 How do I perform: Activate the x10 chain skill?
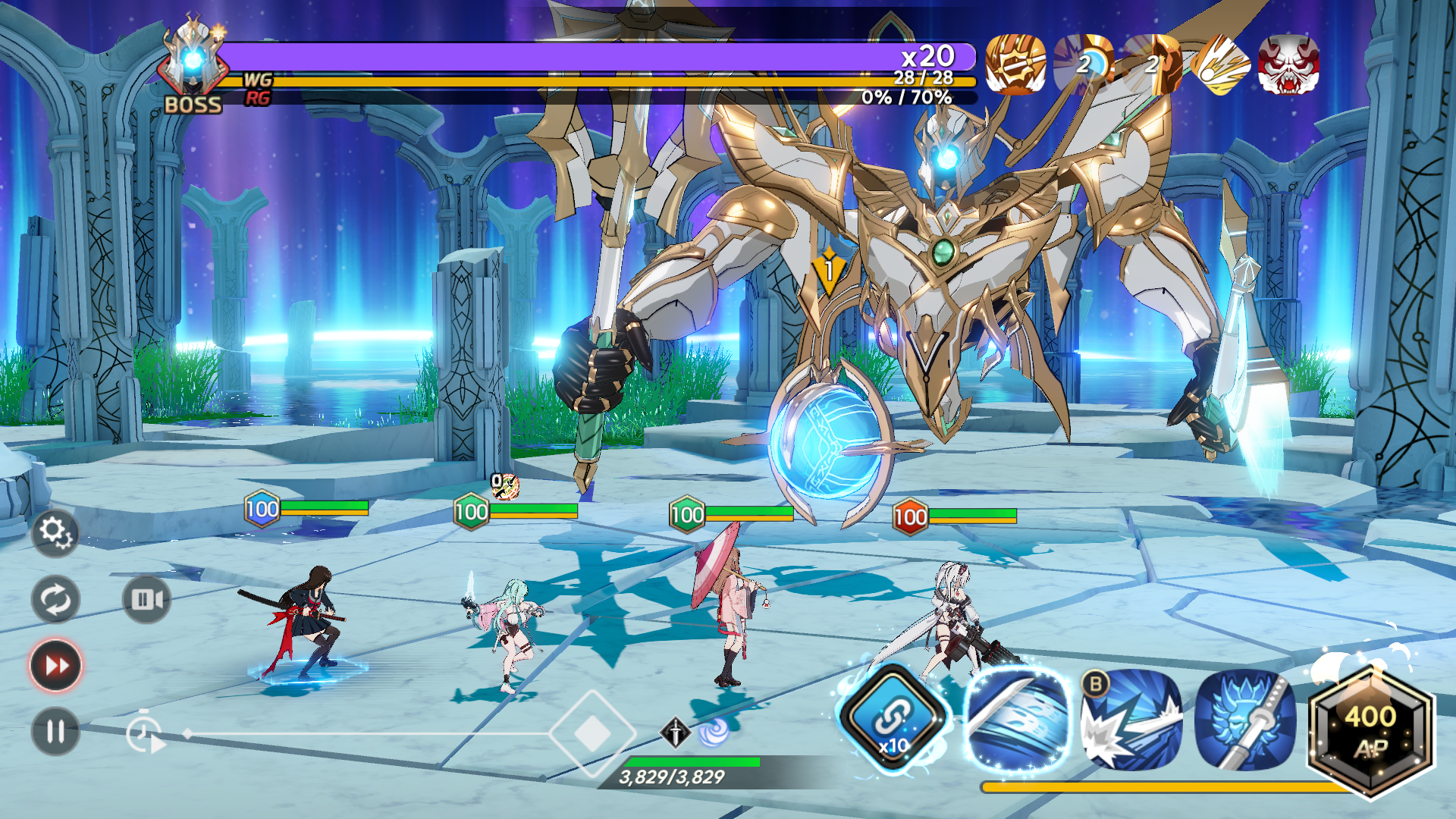[x=895, y=717]
